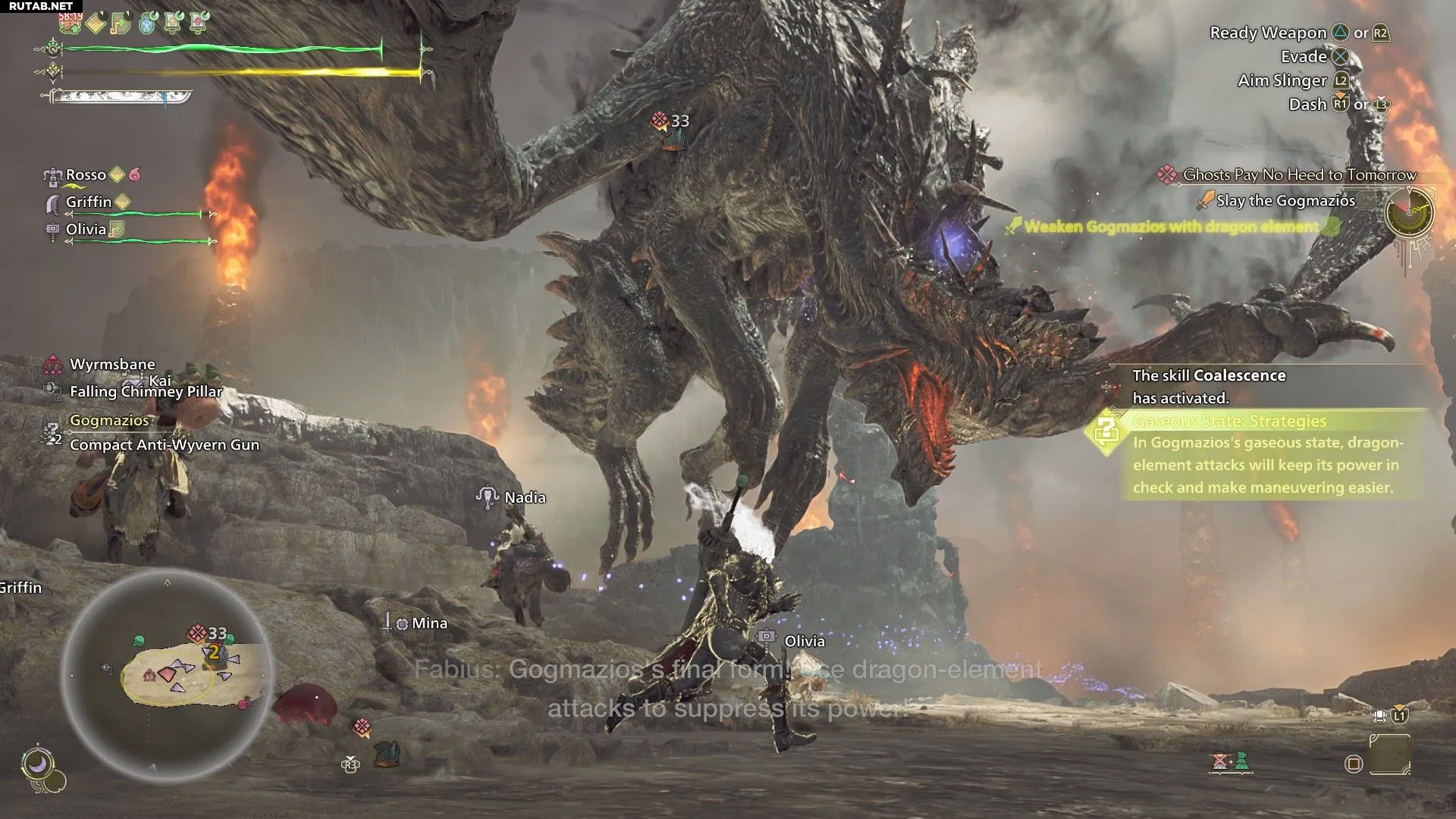Screen dimensions: 1456x819
Task: Click the Falling Chimney Pillar log entry
Action: click(146, 392)
